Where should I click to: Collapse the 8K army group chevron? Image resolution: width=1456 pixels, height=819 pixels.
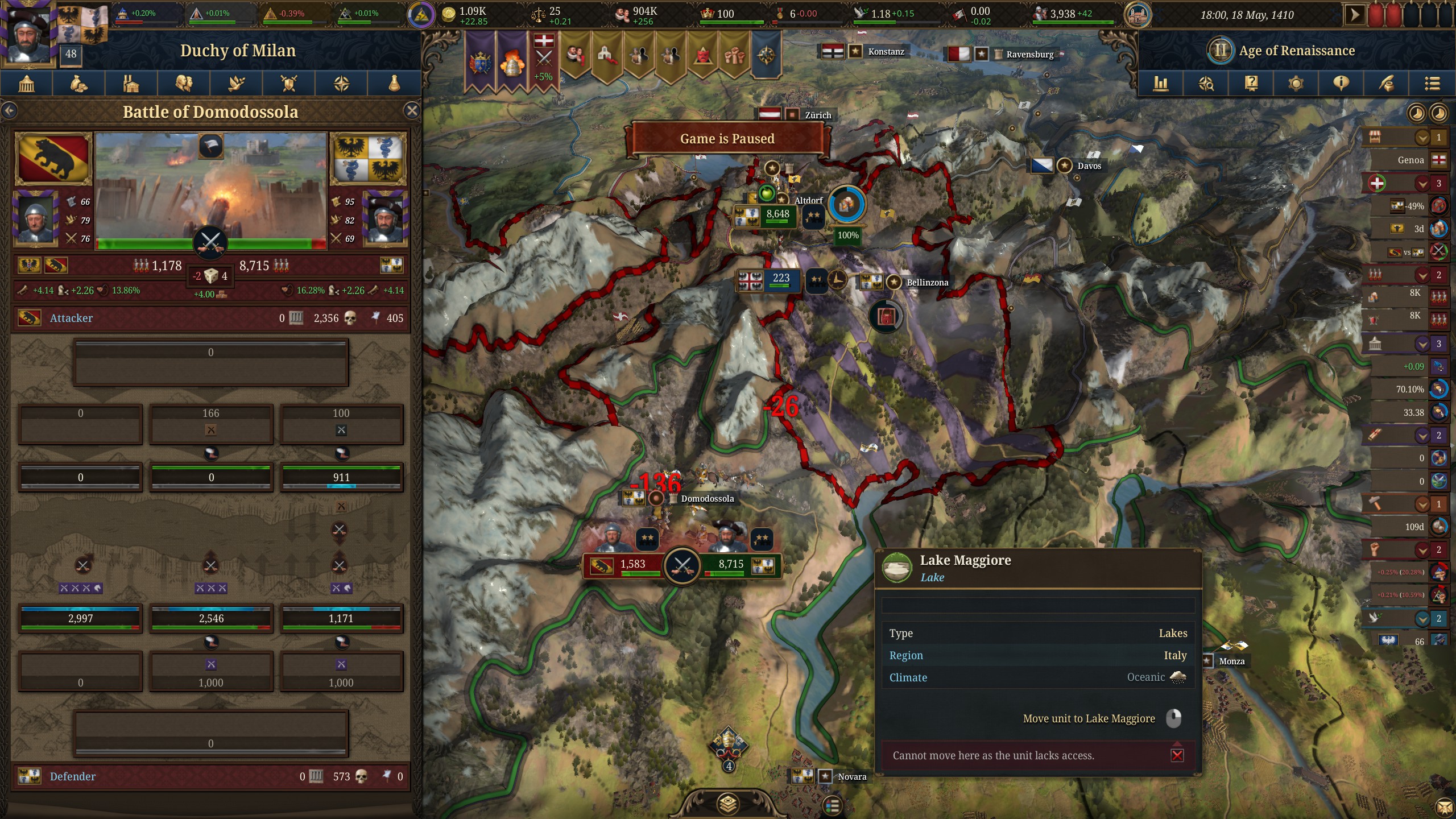tap(1422, 275)
